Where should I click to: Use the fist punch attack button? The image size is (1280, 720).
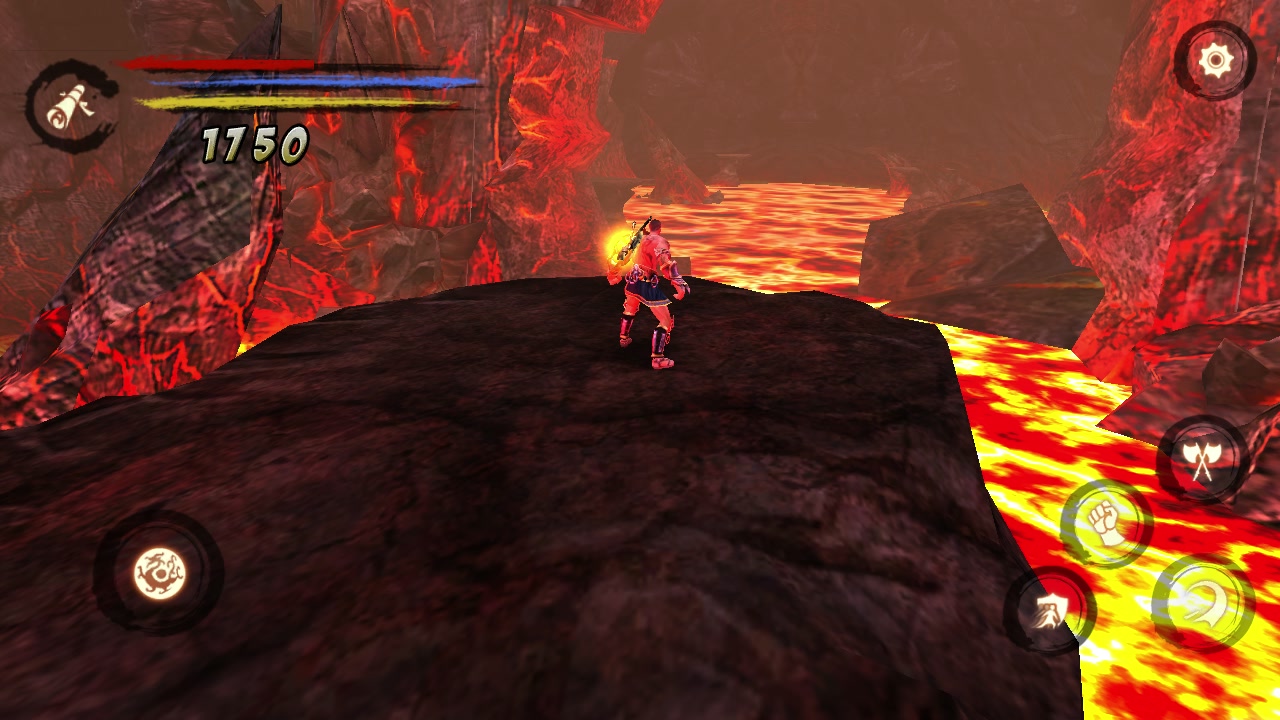click(1106, 523)
